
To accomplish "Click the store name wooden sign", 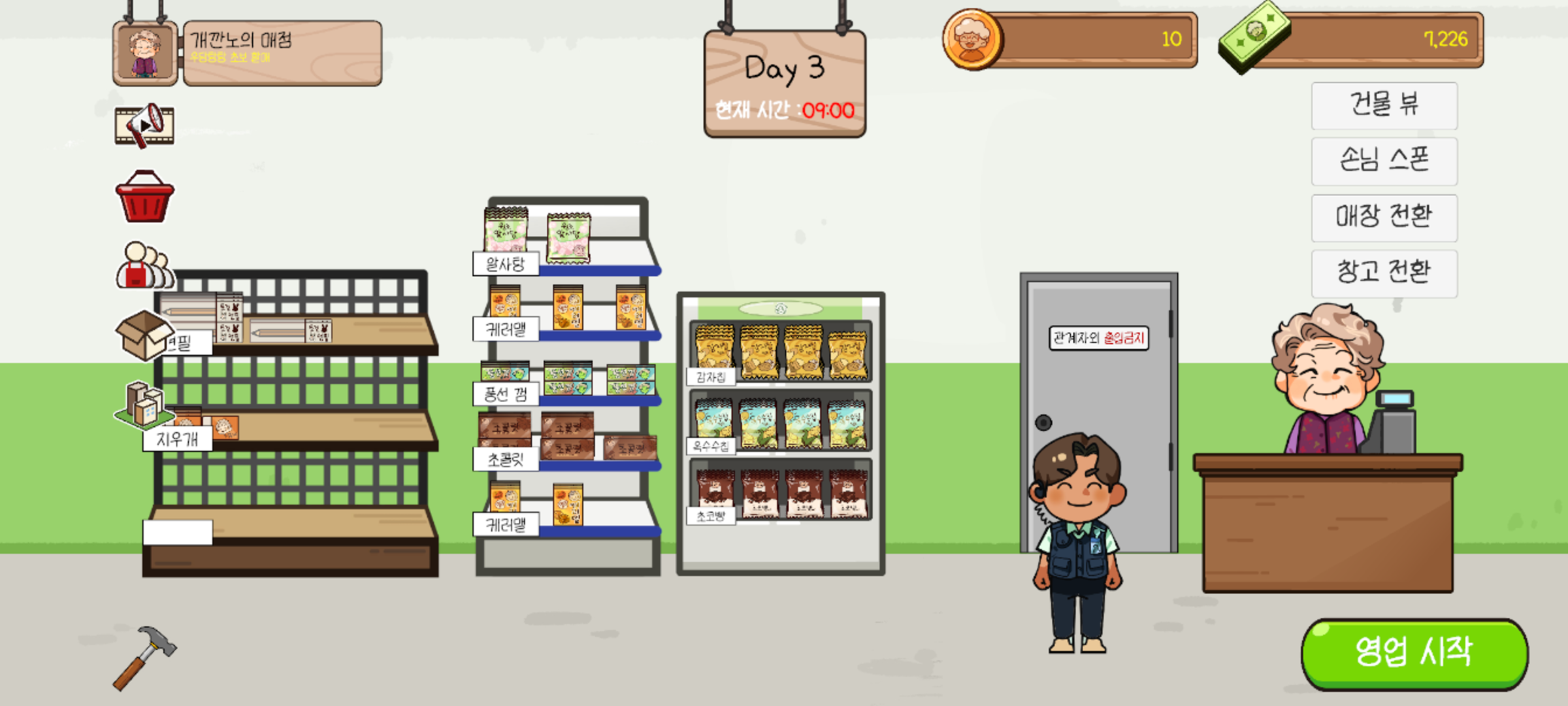I will pyautogui.click(x=282, y=54).
